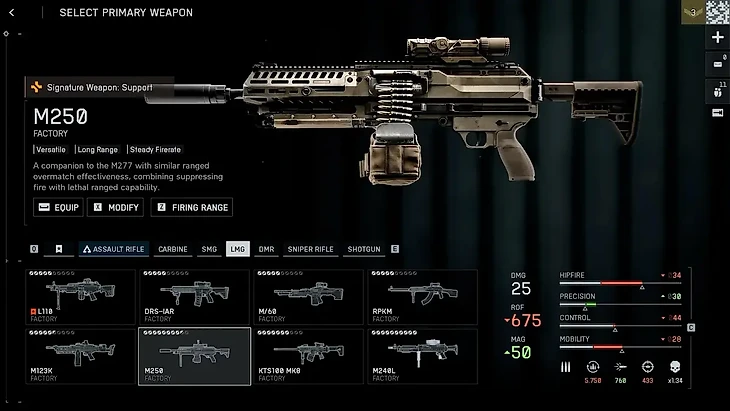Click the plus icon on the right sidebar
Viewport: 730px width, 411px height.
coord(717,38)
